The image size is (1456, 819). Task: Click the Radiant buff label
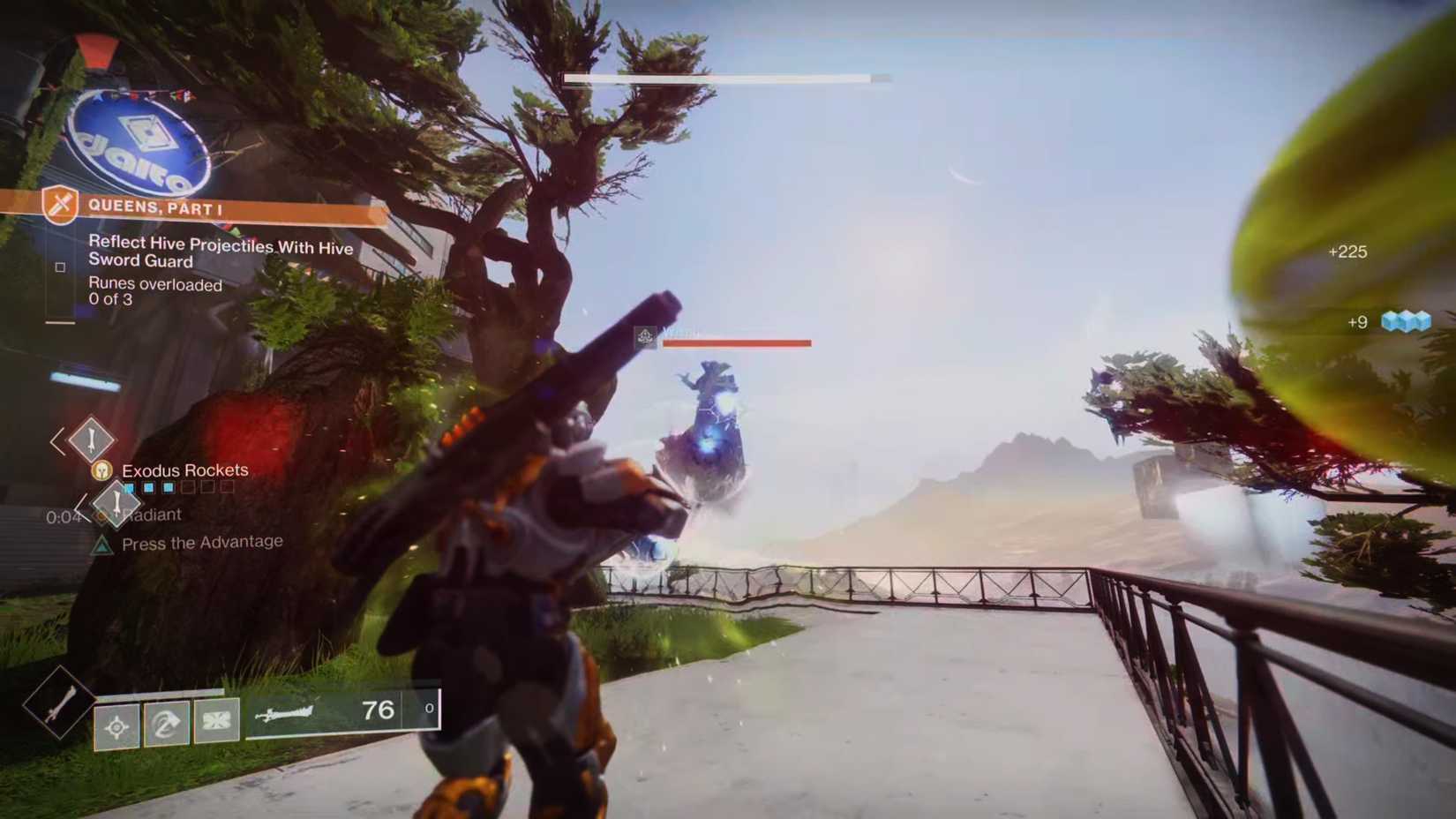[154, 515]
